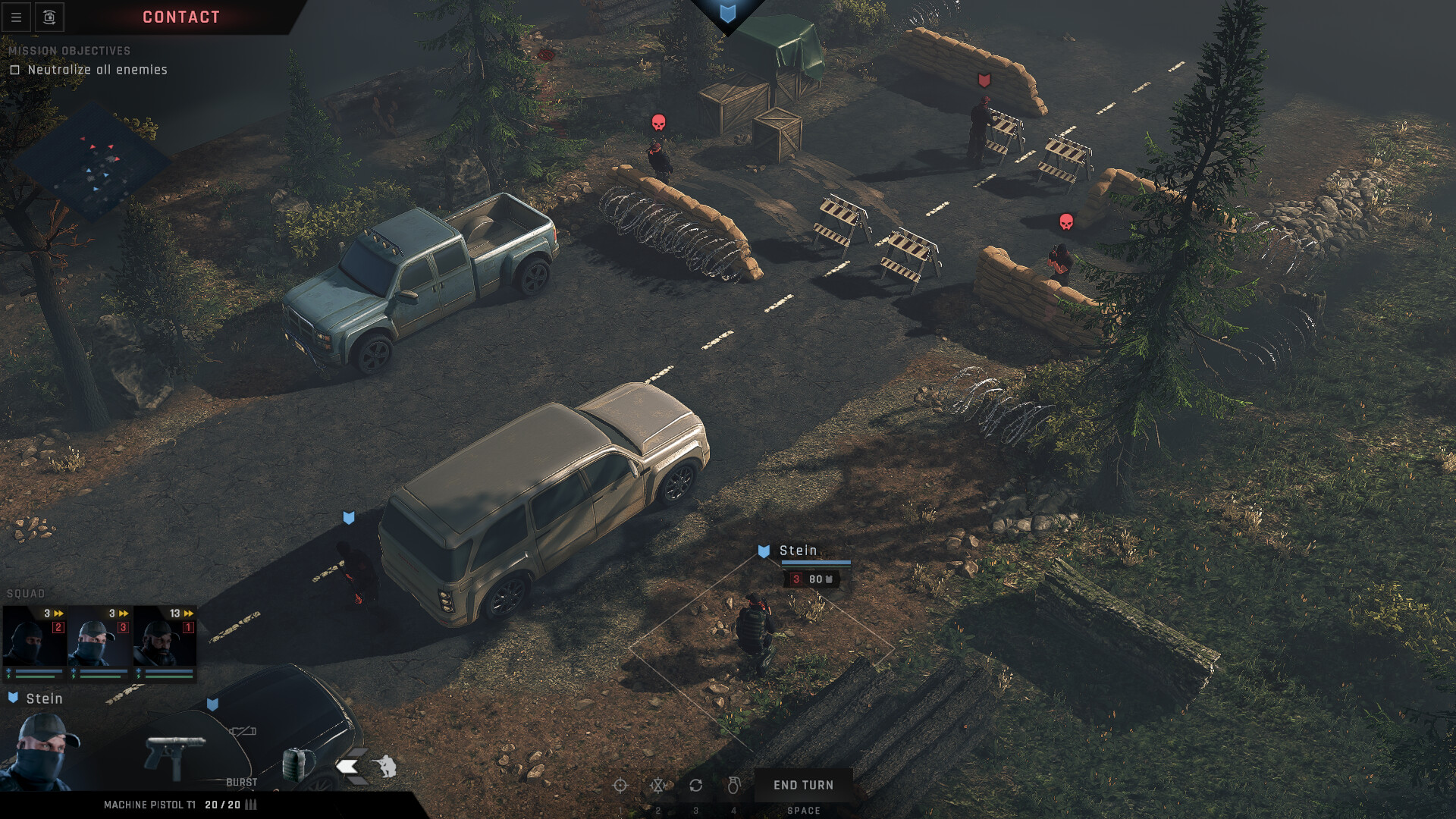Select the crouching soldier stance icon
The width and height of the screenshot is (1456, 819).
point(387,766)
